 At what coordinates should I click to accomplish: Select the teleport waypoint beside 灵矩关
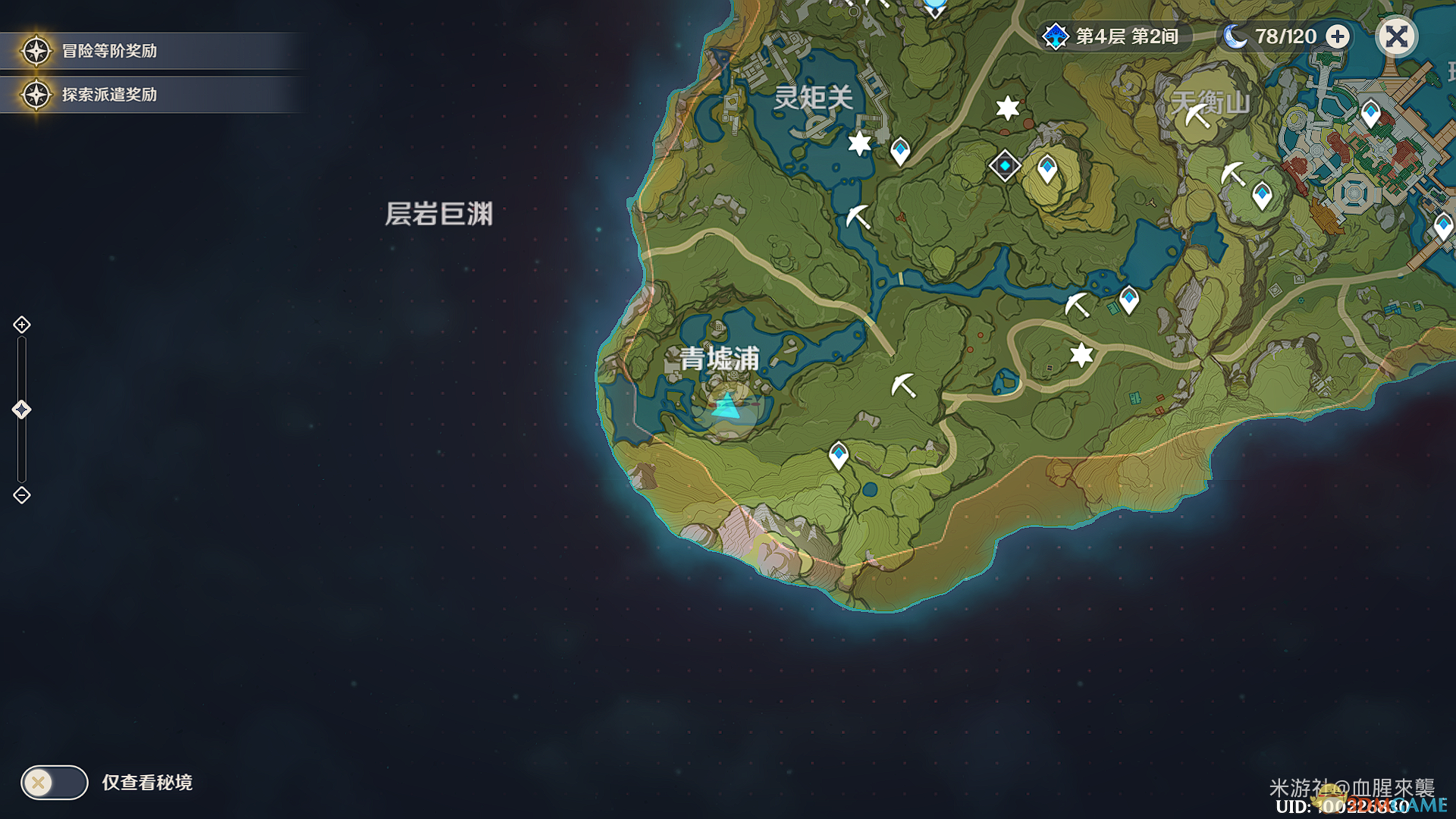pos(900,150)
